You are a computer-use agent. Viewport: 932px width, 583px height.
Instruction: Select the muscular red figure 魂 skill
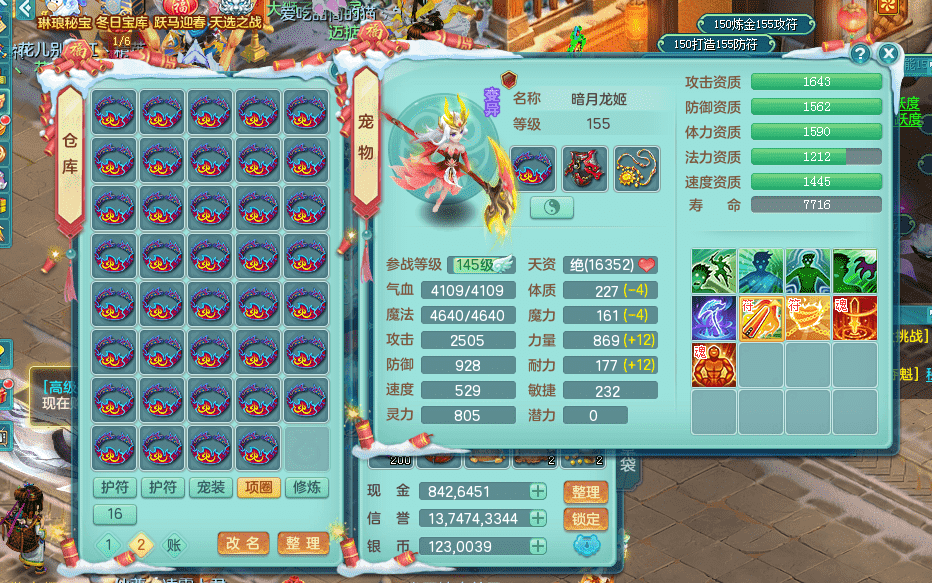pos(714,365)
